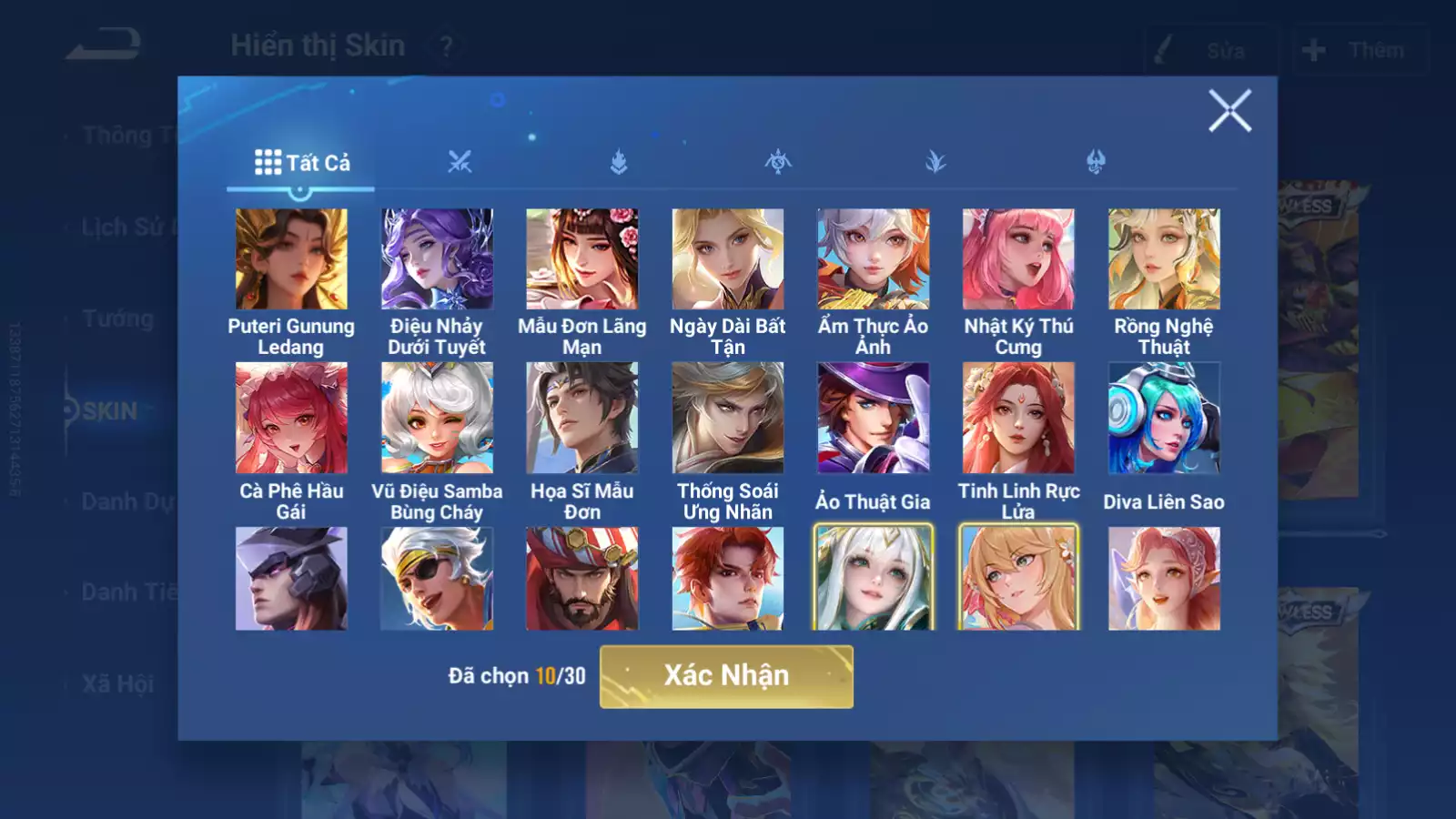Pick the Mẫu Đơn Lãng Mạn skin
Viewport: 1456px width, 819px height.
[x=582, y=259]
